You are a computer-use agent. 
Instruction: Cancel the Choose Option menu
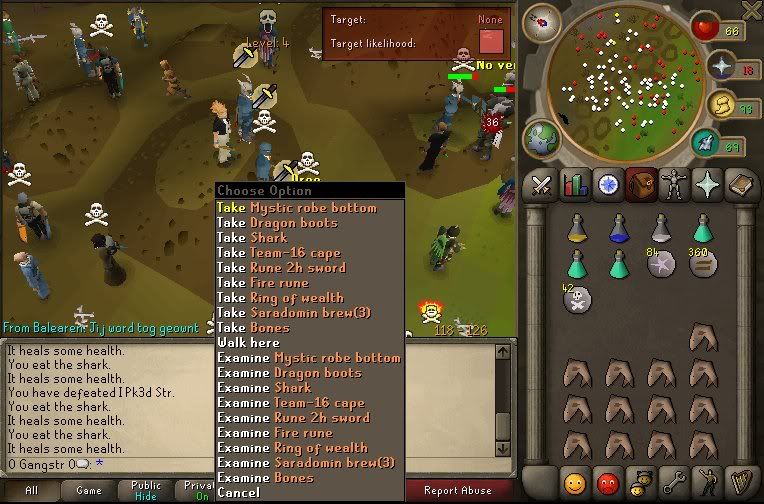[x=238, y=493]
